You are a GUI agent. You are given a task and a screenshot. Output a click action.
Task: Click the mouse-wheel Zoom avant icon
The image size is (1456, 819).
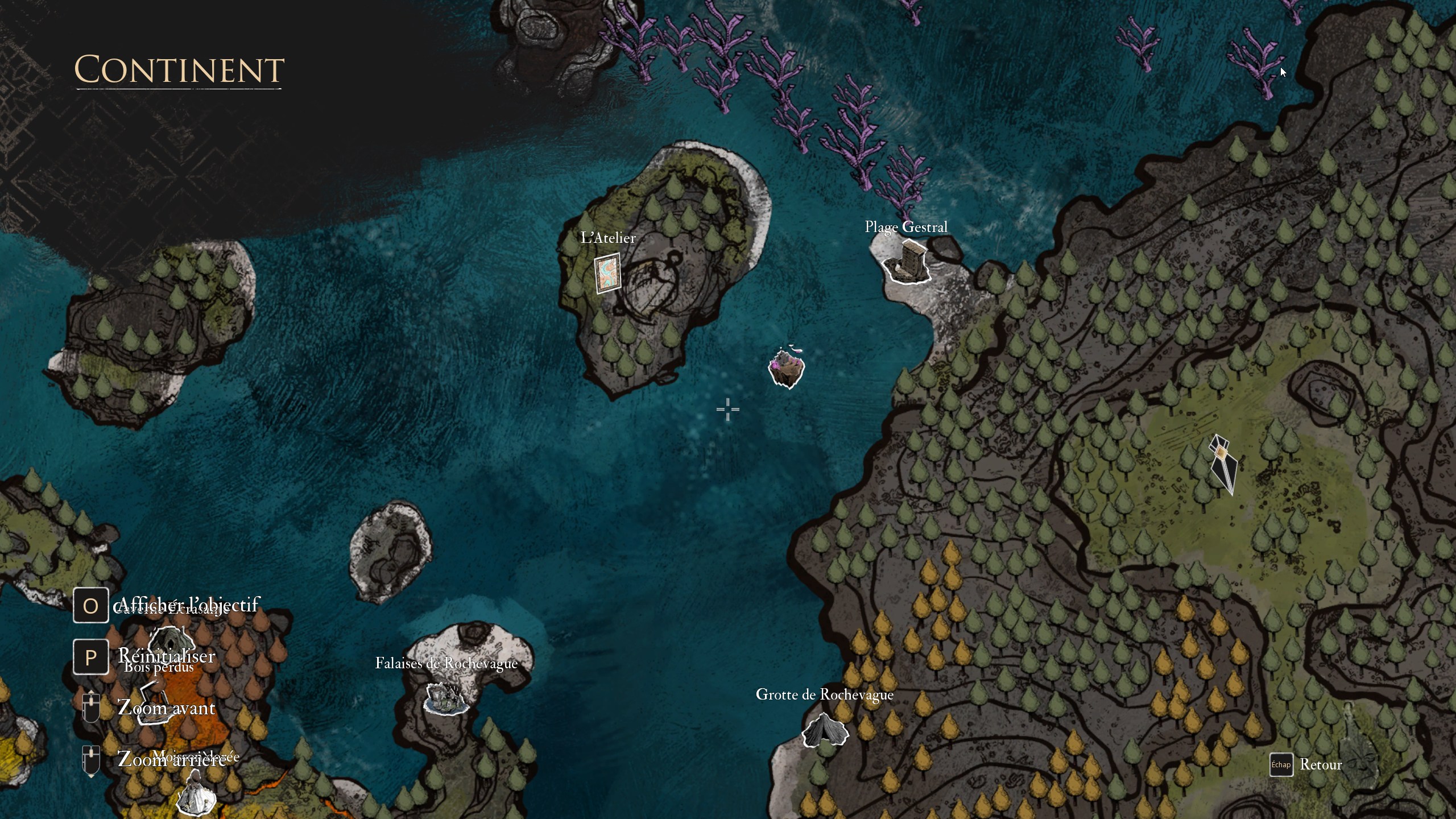90,708
